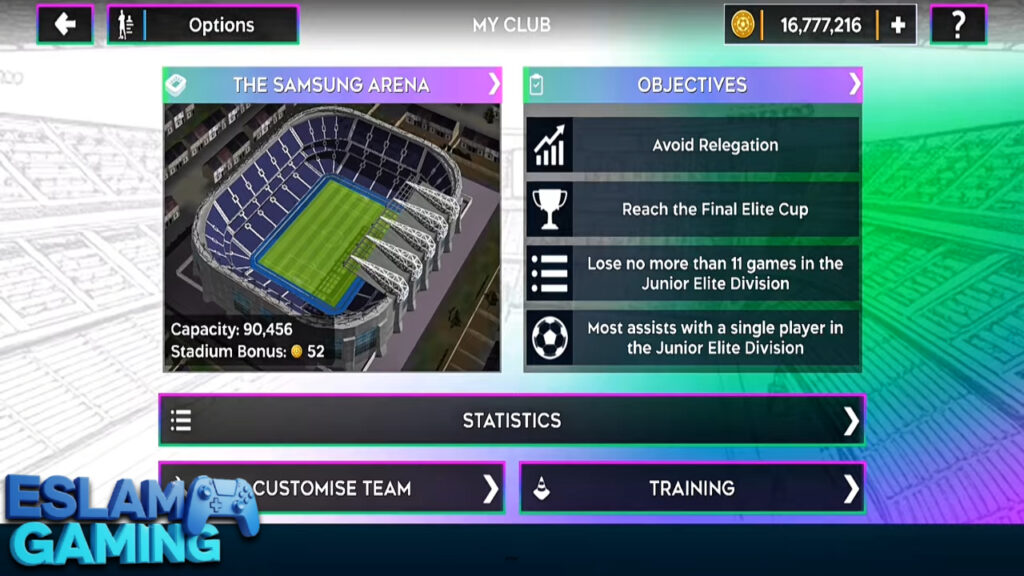The image size is (1024, 576).
Task: Open the Options menu
Action: tap(203, 25)
